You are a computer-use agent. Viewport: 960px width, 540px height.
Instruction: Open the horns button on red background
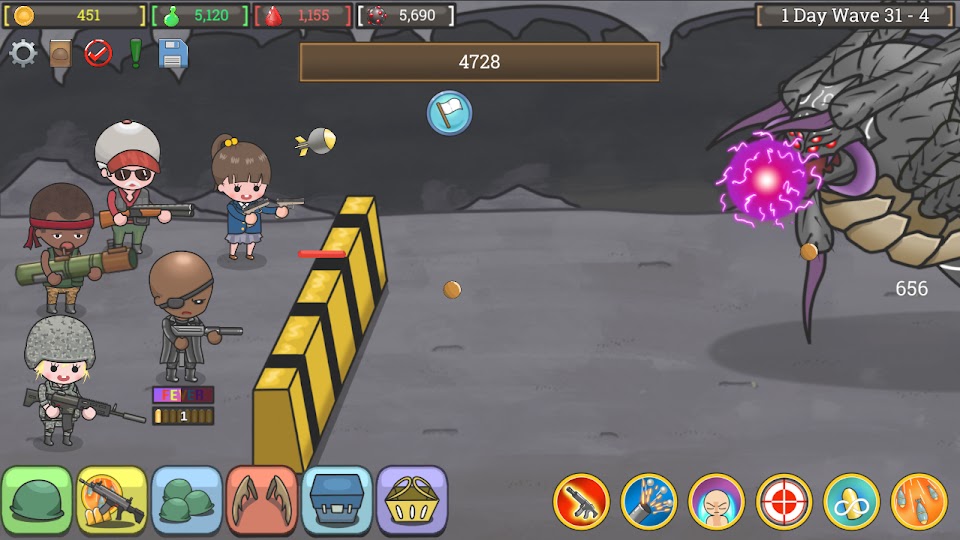coord(262,499)
